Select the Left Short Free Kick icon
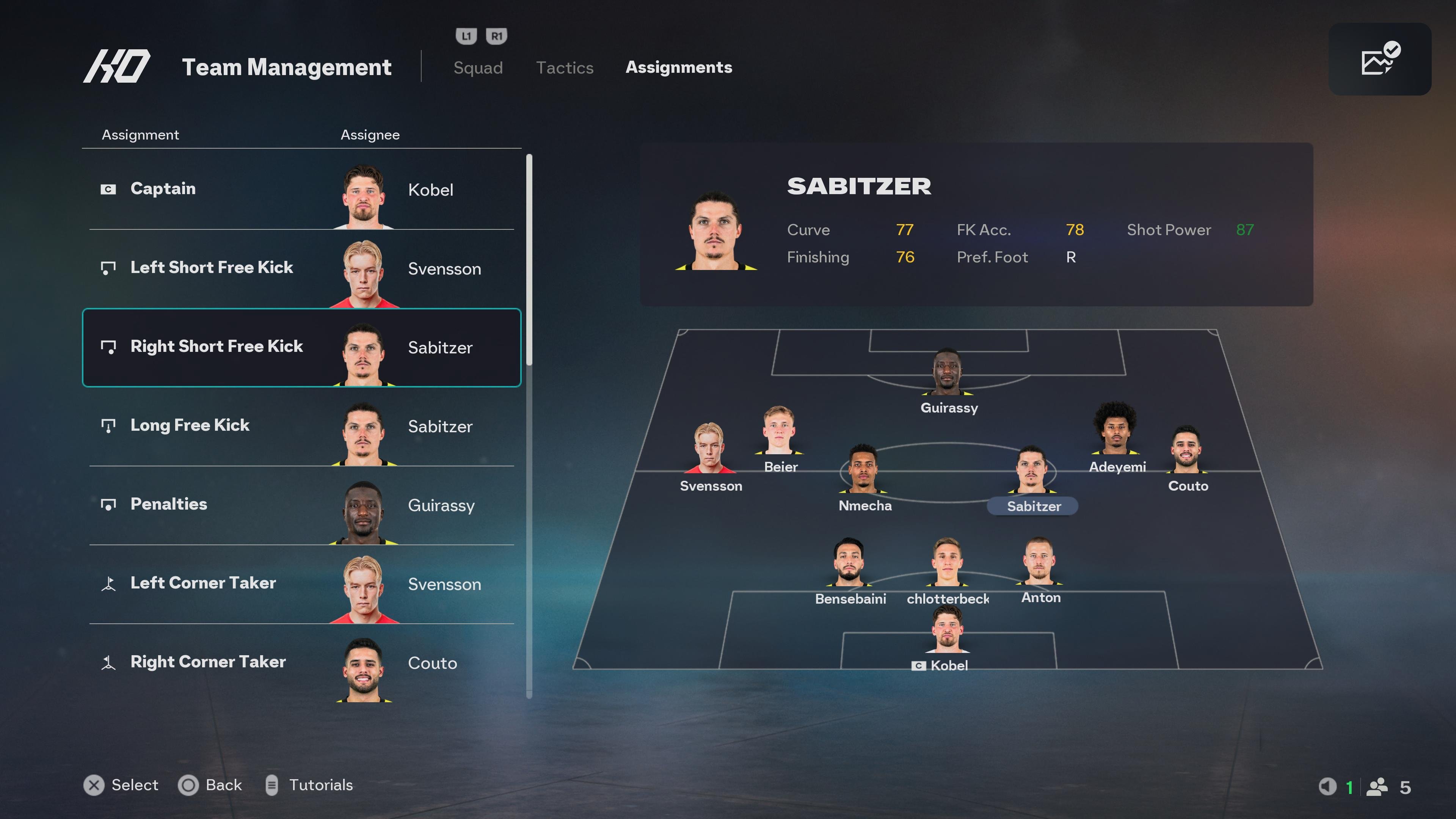Screen dimensions: 1456x819 tap(108, 267)
